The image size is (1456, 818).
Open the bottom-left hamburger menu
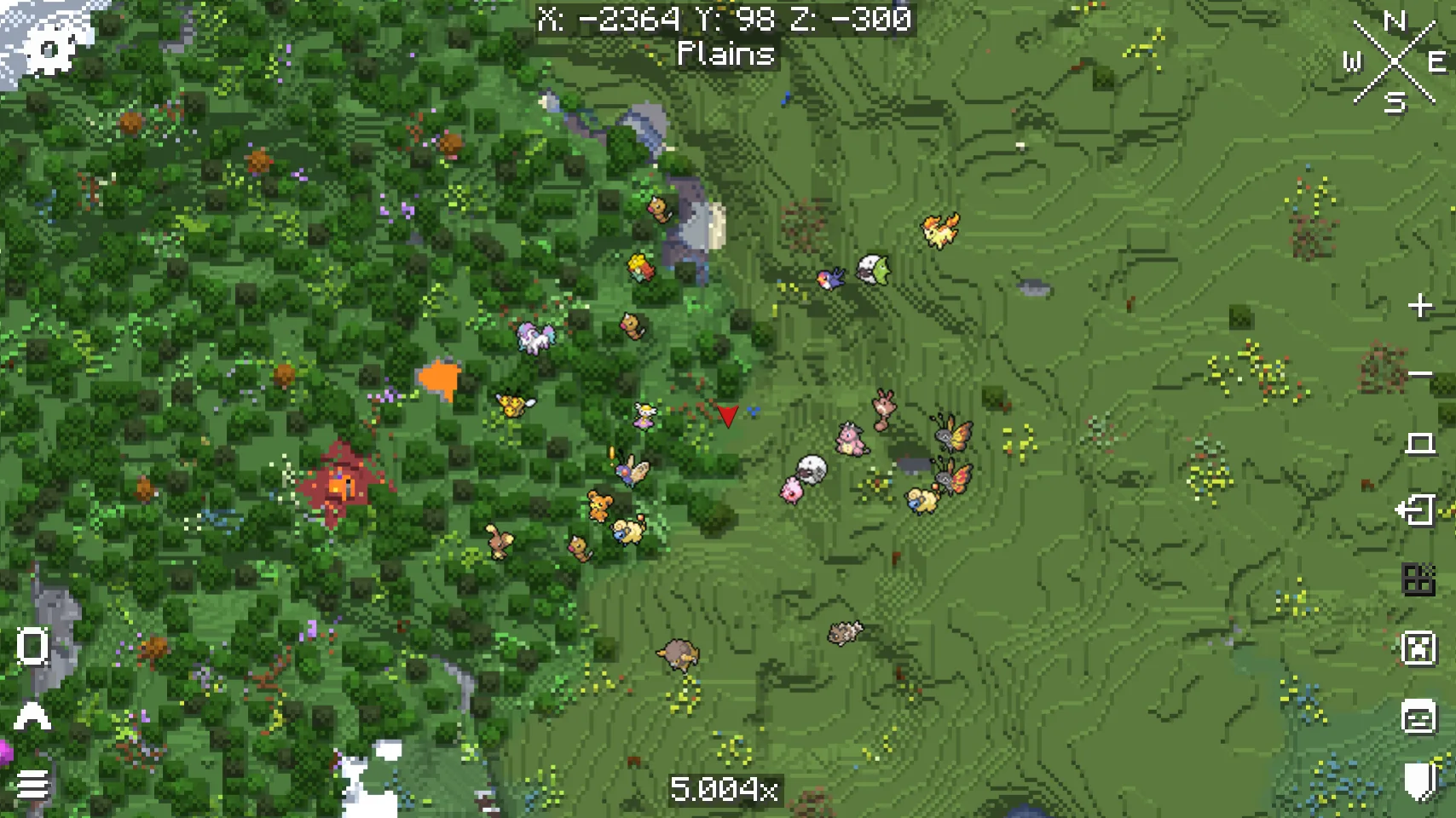(x=34, y=784)
